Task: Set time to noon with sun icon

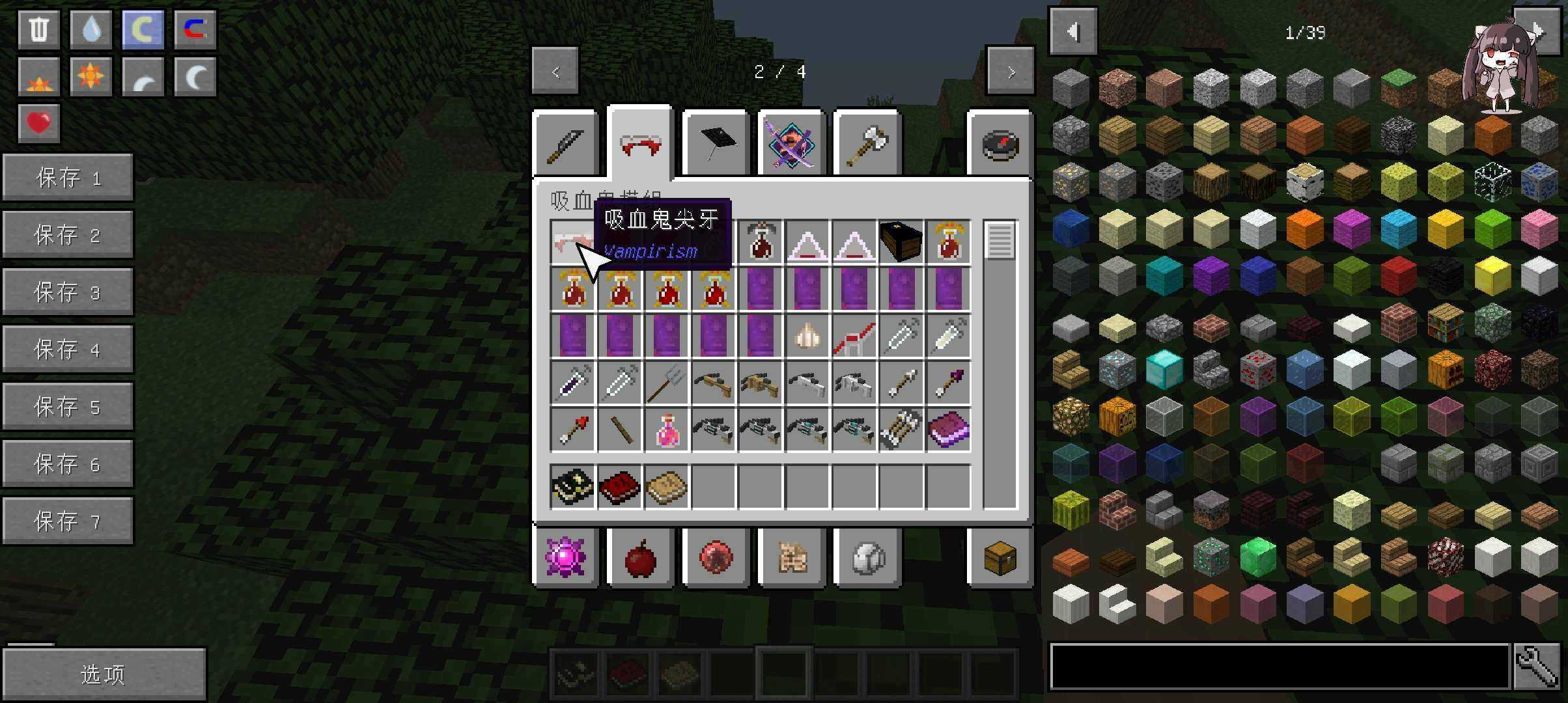Action: pos(91,77)
